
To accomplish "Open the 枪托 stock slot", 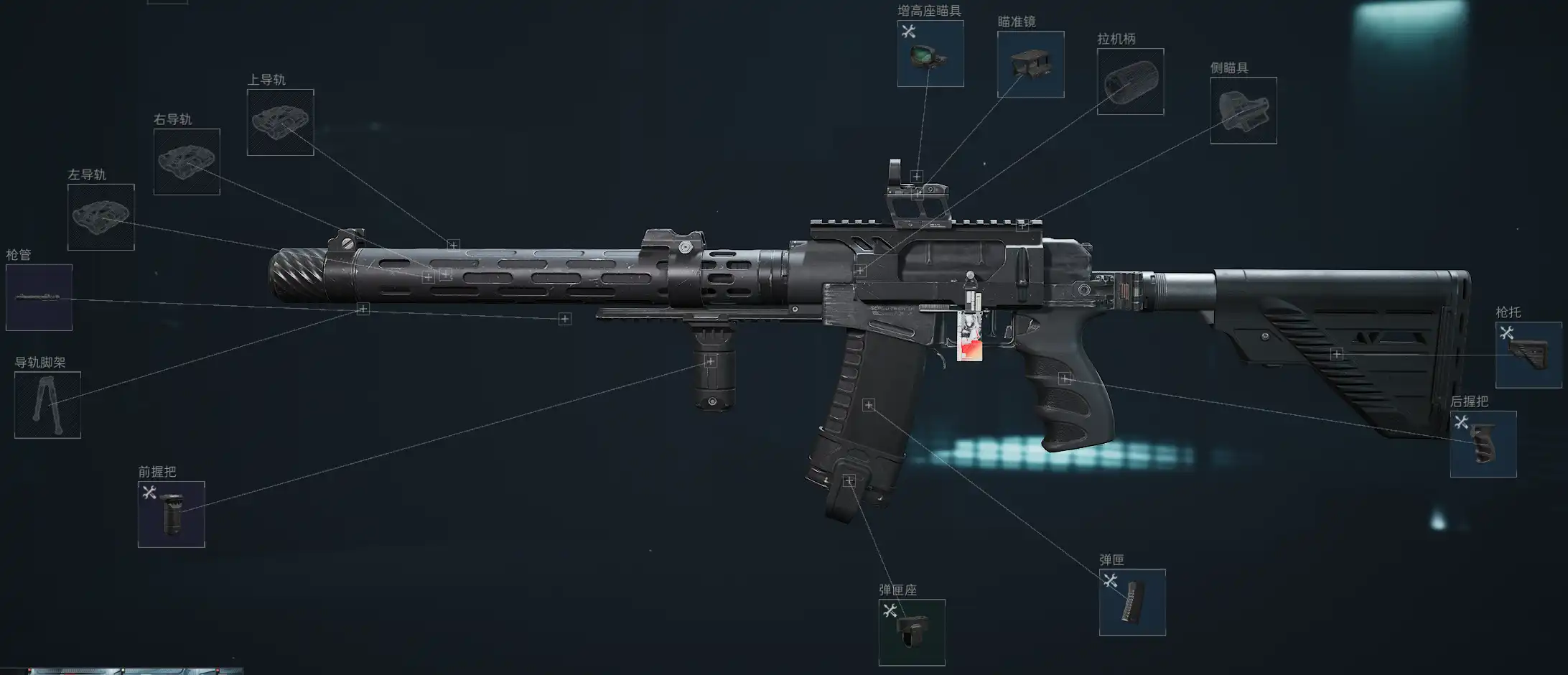I will (x=1529, y=355).
